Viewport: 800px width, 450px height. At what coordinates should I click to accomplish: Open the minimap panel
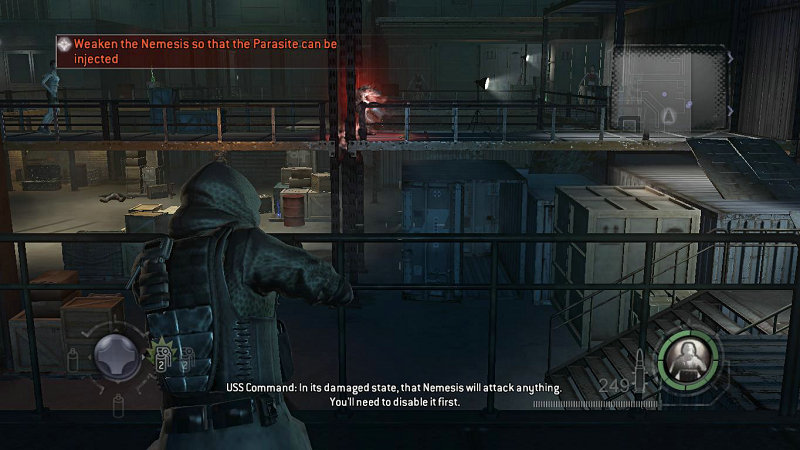point(670,89)
